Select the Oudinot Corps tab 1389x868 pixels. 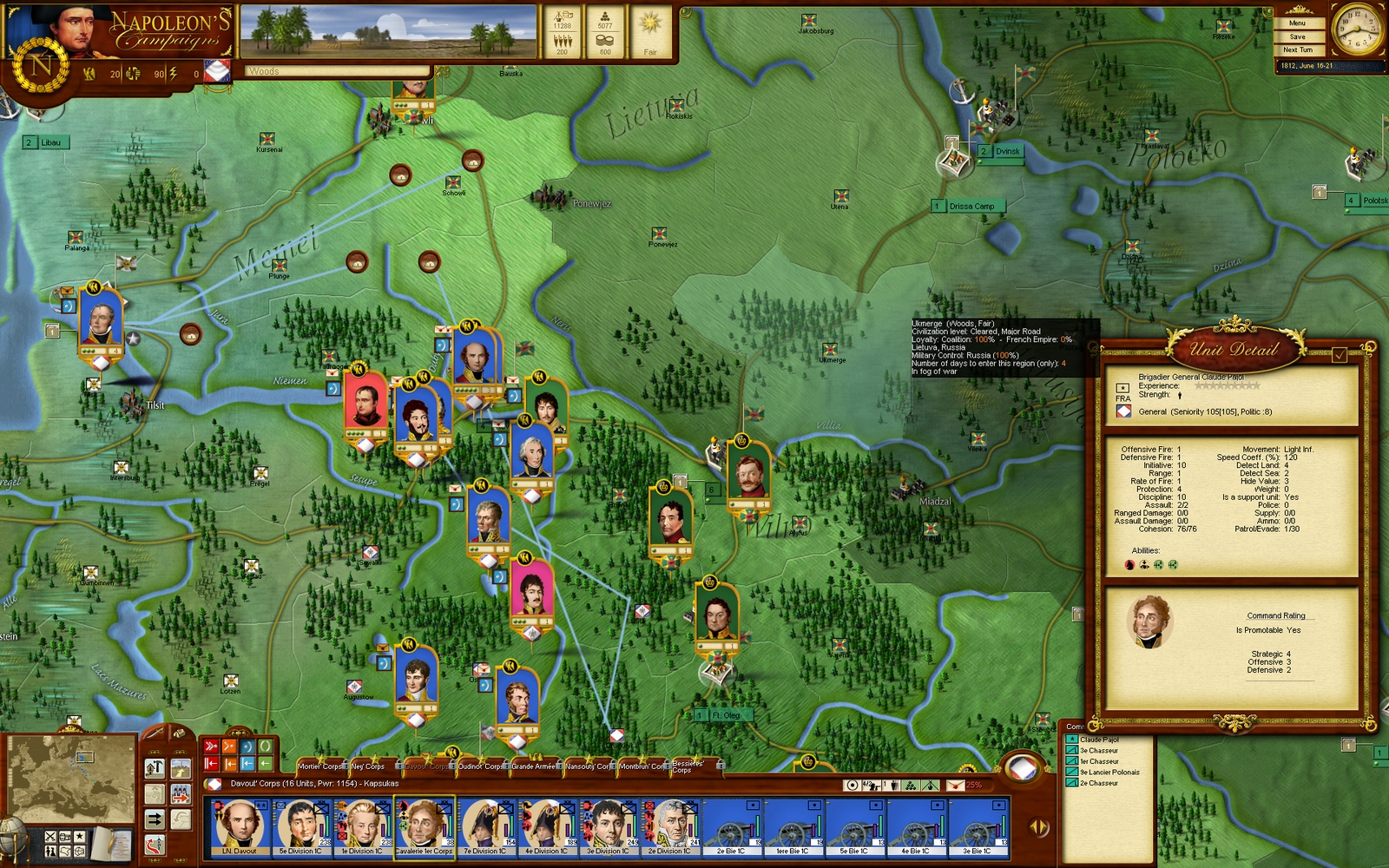480,766
